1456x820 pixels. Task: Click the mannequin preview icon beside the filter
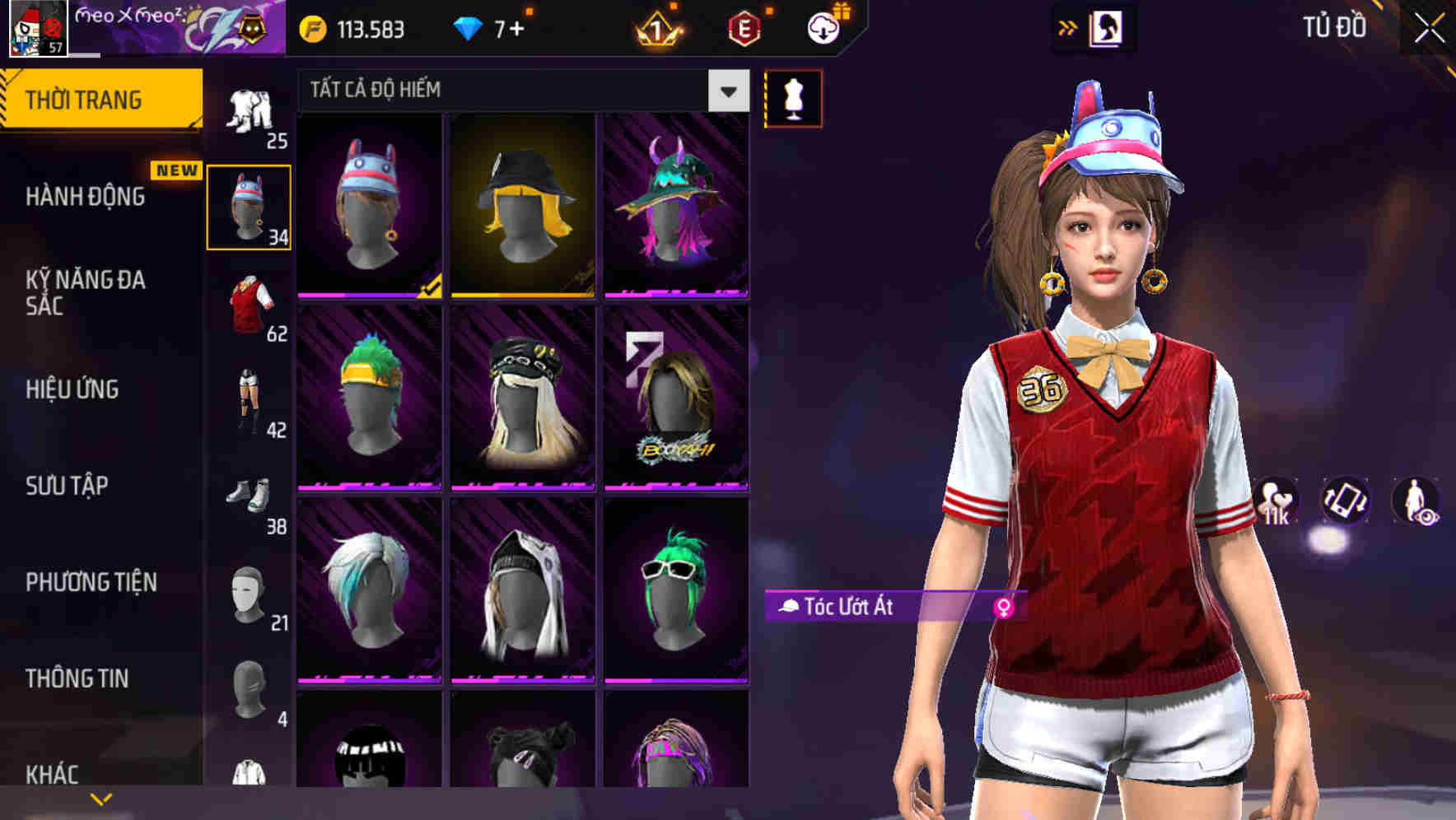click(x=793, y=98)
